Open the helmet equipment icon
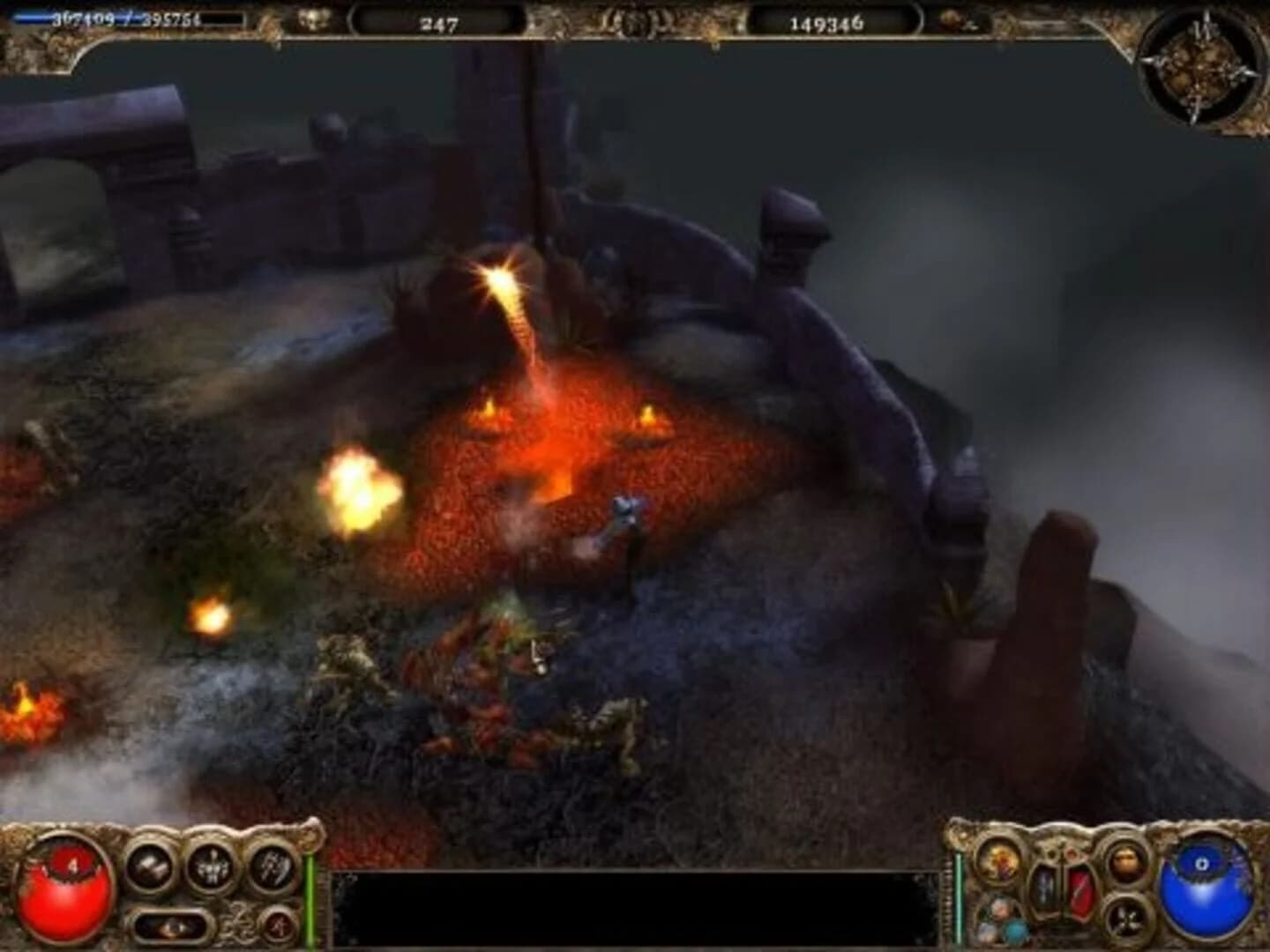 1129,862
